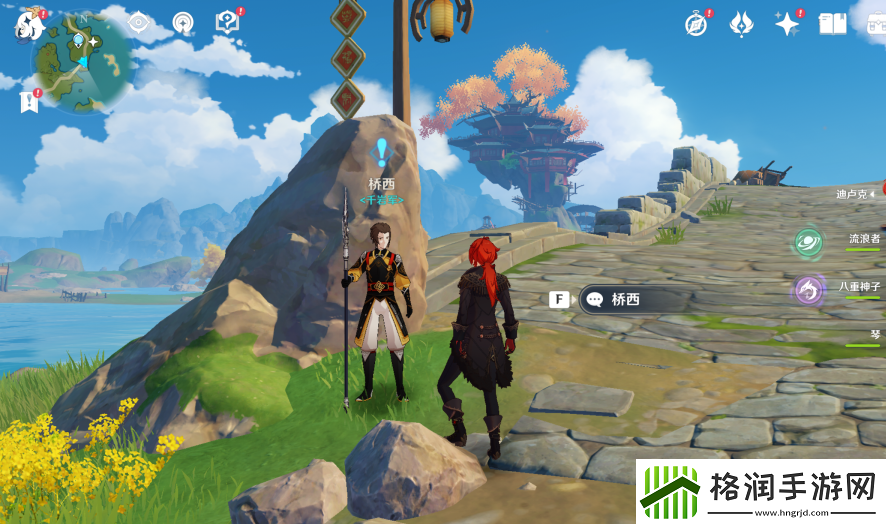Open the circular signal icon beside the eye
The image size is (886, 524).
(183, 22)
